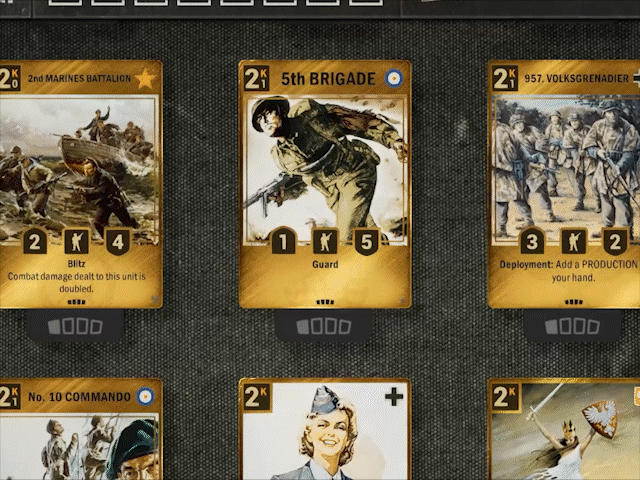Select the 2nd Marines Battalion card
Image resolution: width=640 pixels, height=480 pixels.
(80, 180)
